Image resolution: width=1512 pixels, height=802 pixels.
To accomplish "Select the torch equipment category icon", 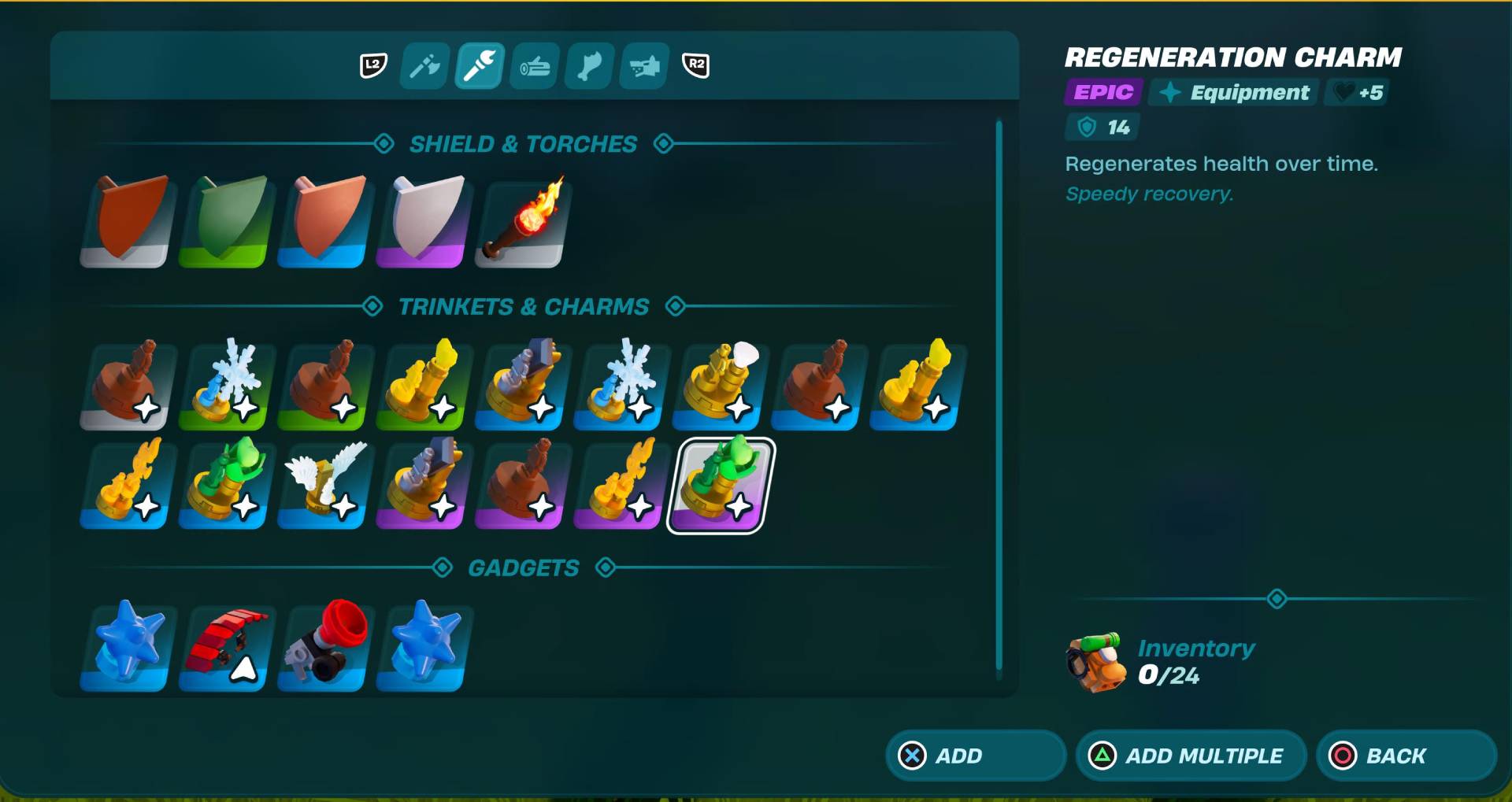I will [478, 65].
